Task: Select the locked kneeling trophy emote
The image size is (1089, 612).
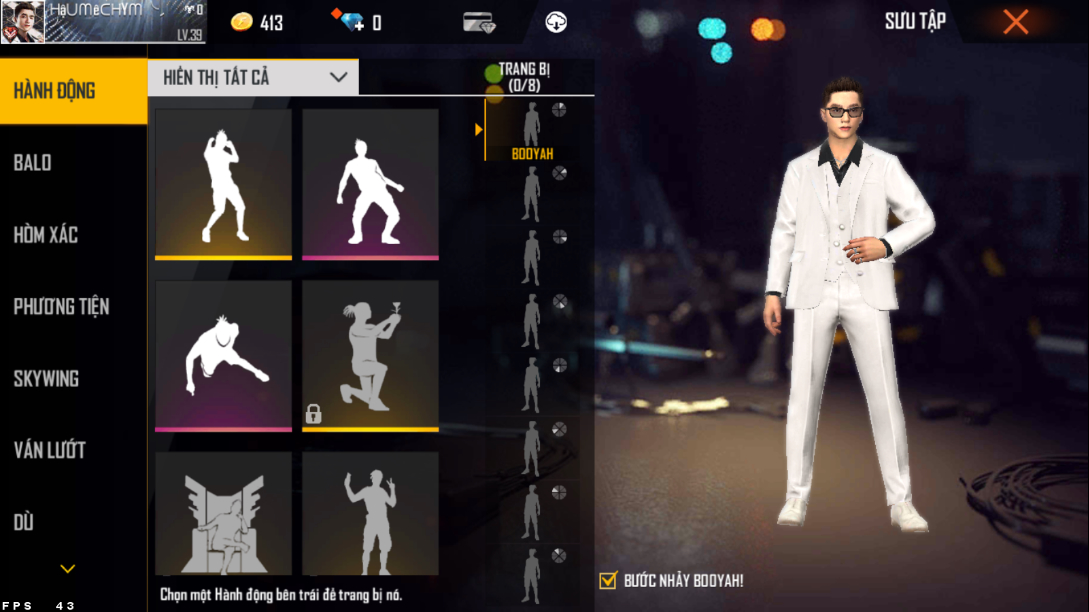Action: pos(370,355)
